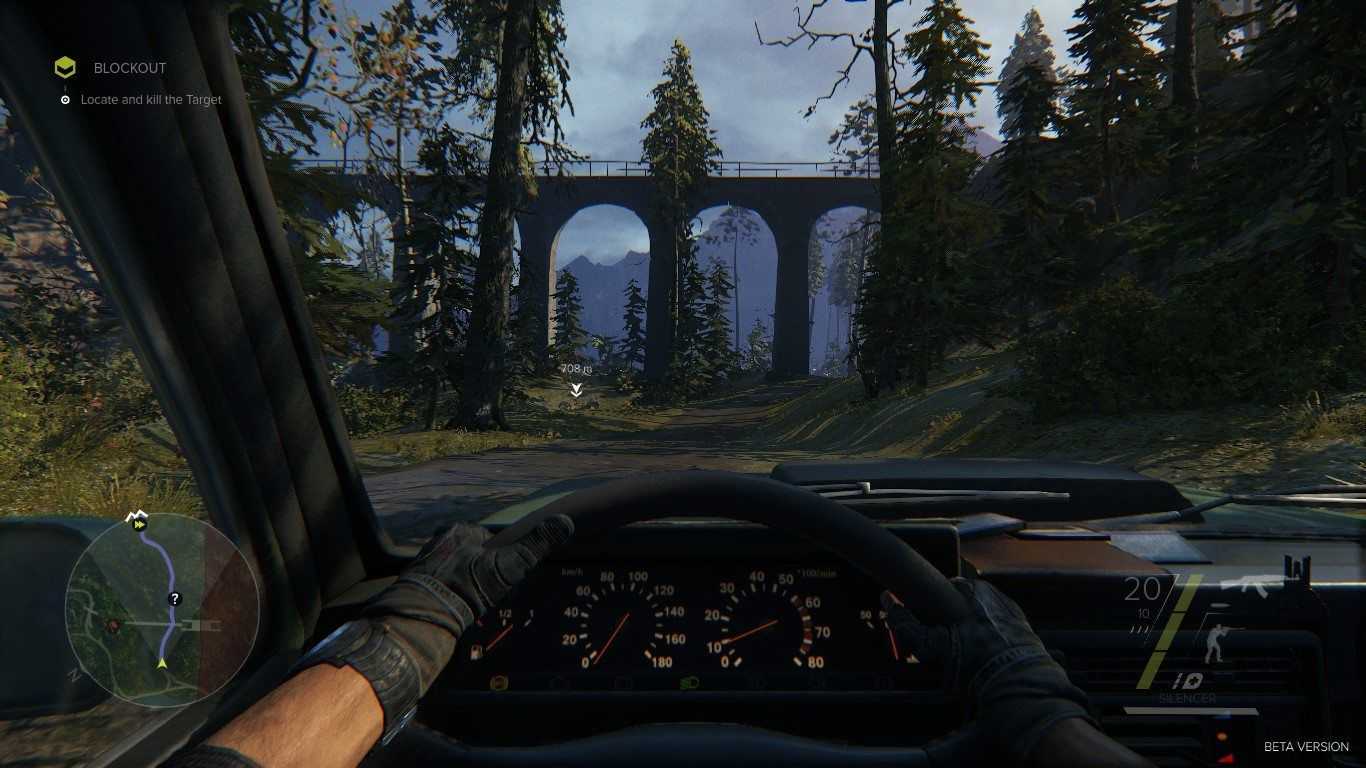Image resolution: width=1366 pixels, height=768 pixels.
Task: Click the medkit icon above Silencer label
Action: (x=1188, y=681)
